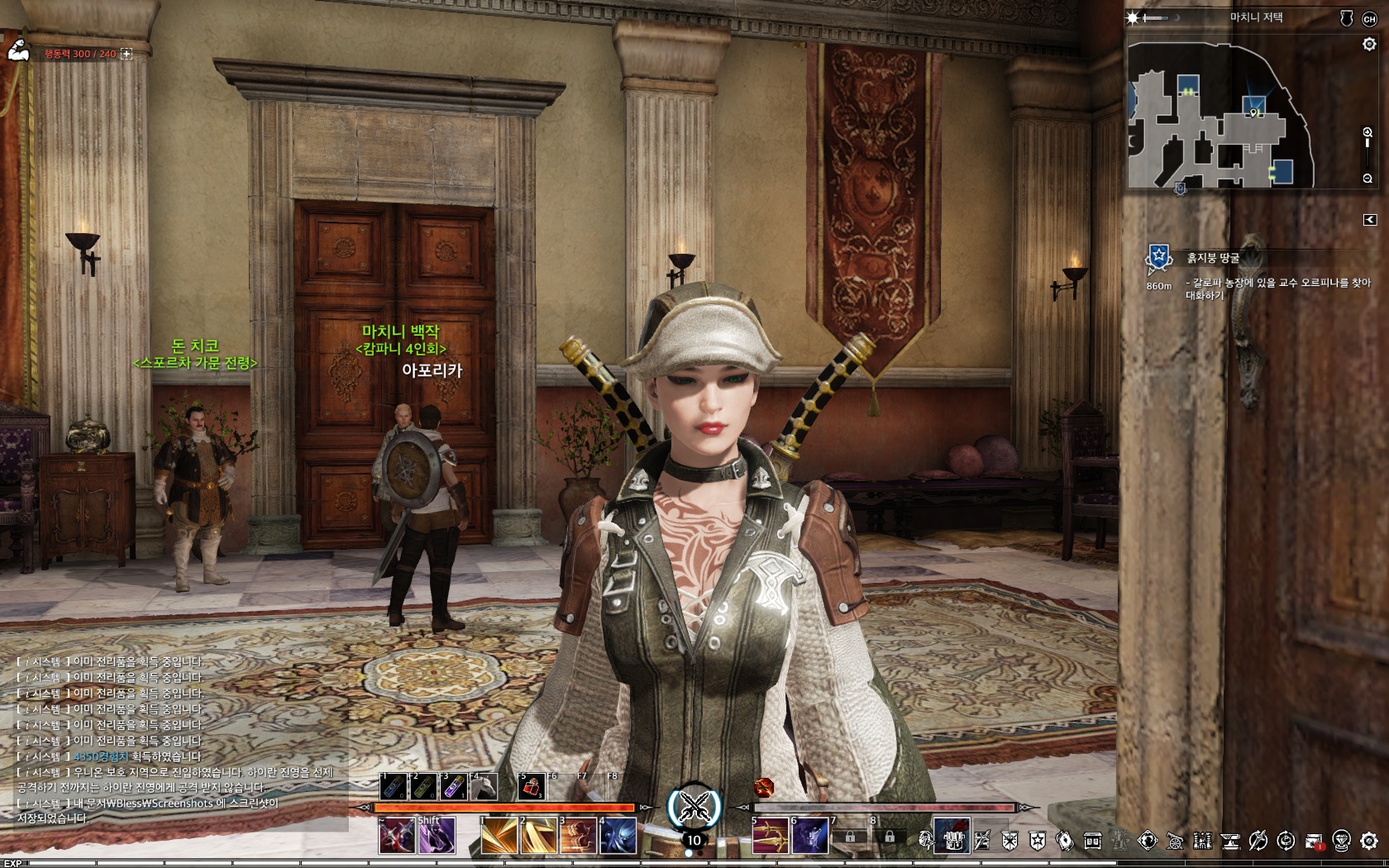Select the 흙지붕 땅굴 quest tracker entry
This screenshot has height=868, width=1389.
1213,258
